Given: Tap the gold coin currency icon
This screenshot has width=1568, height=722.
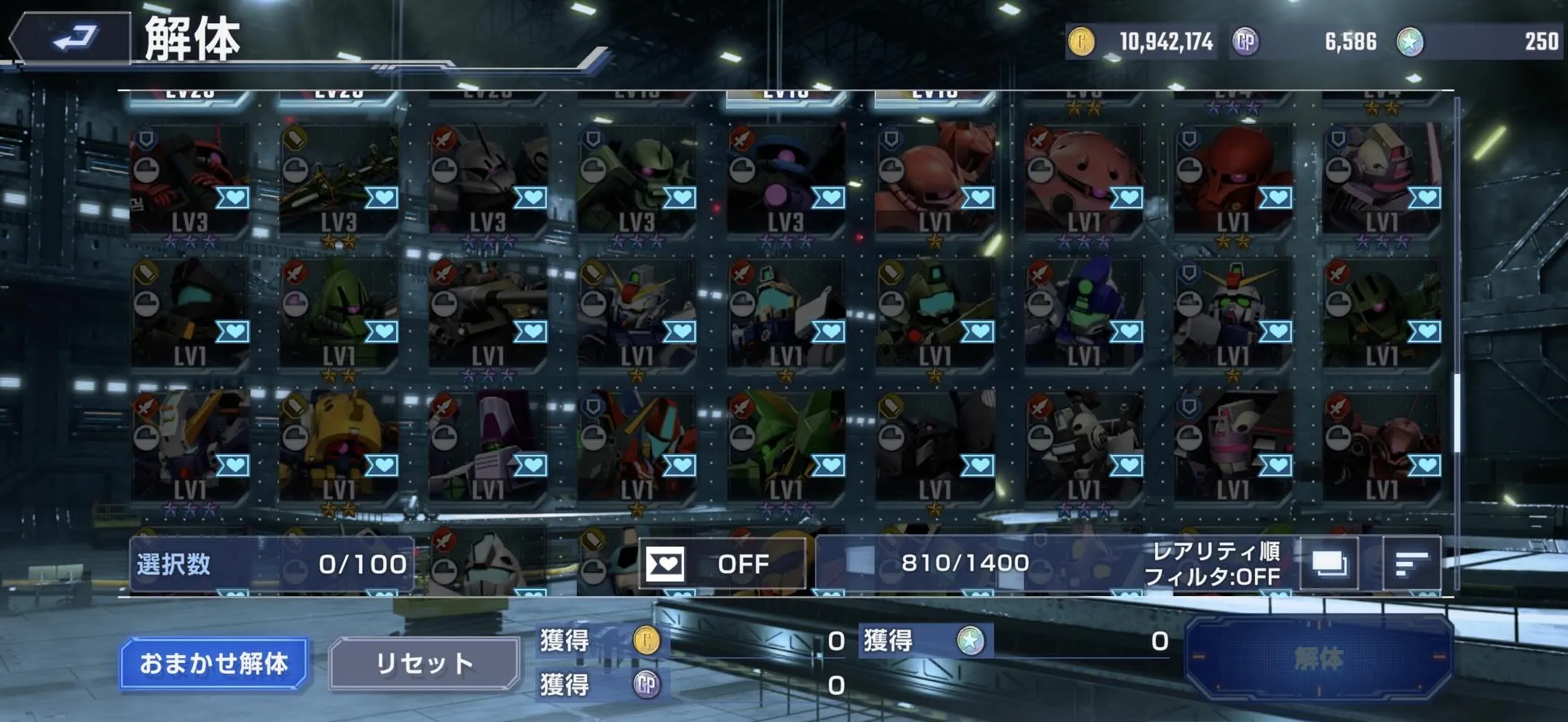Looking at the screenshot, I should (x=1082, y=41).
